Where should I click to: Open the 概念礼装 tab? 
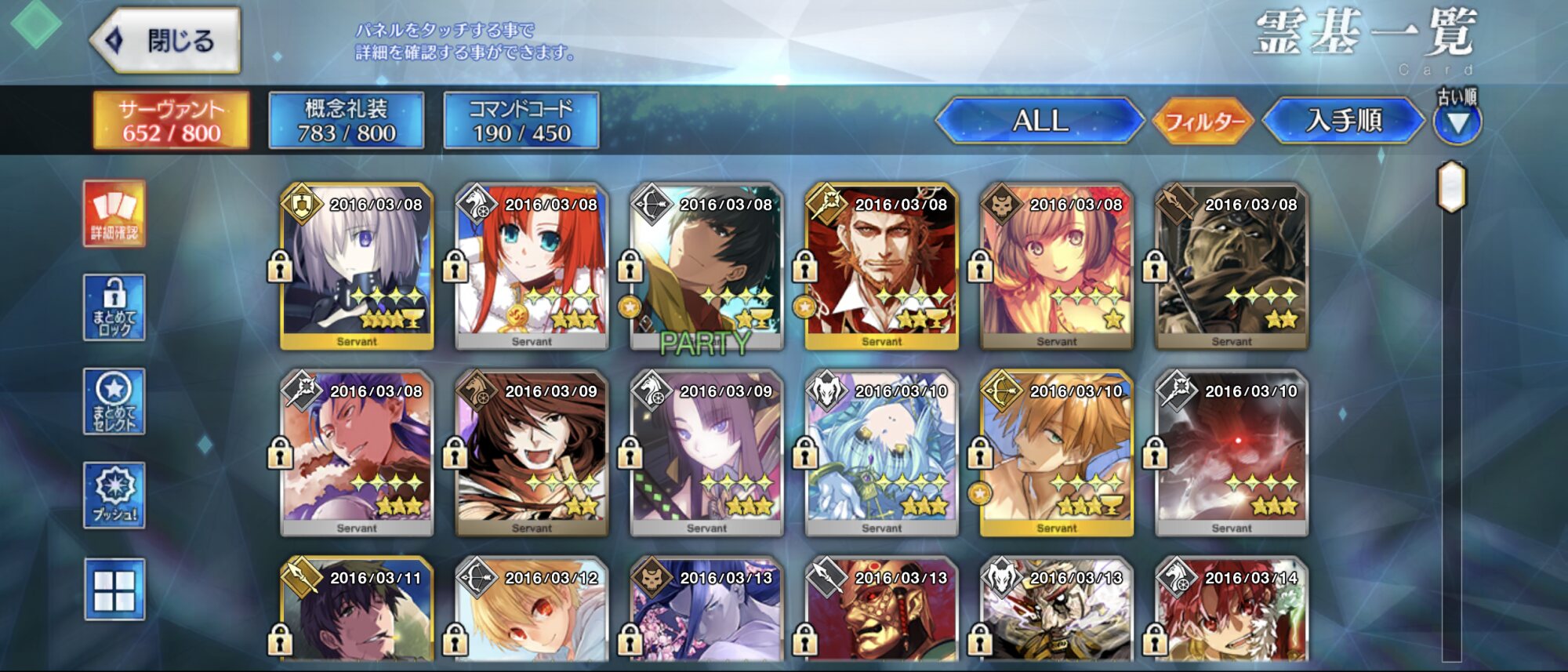(347, 121)
